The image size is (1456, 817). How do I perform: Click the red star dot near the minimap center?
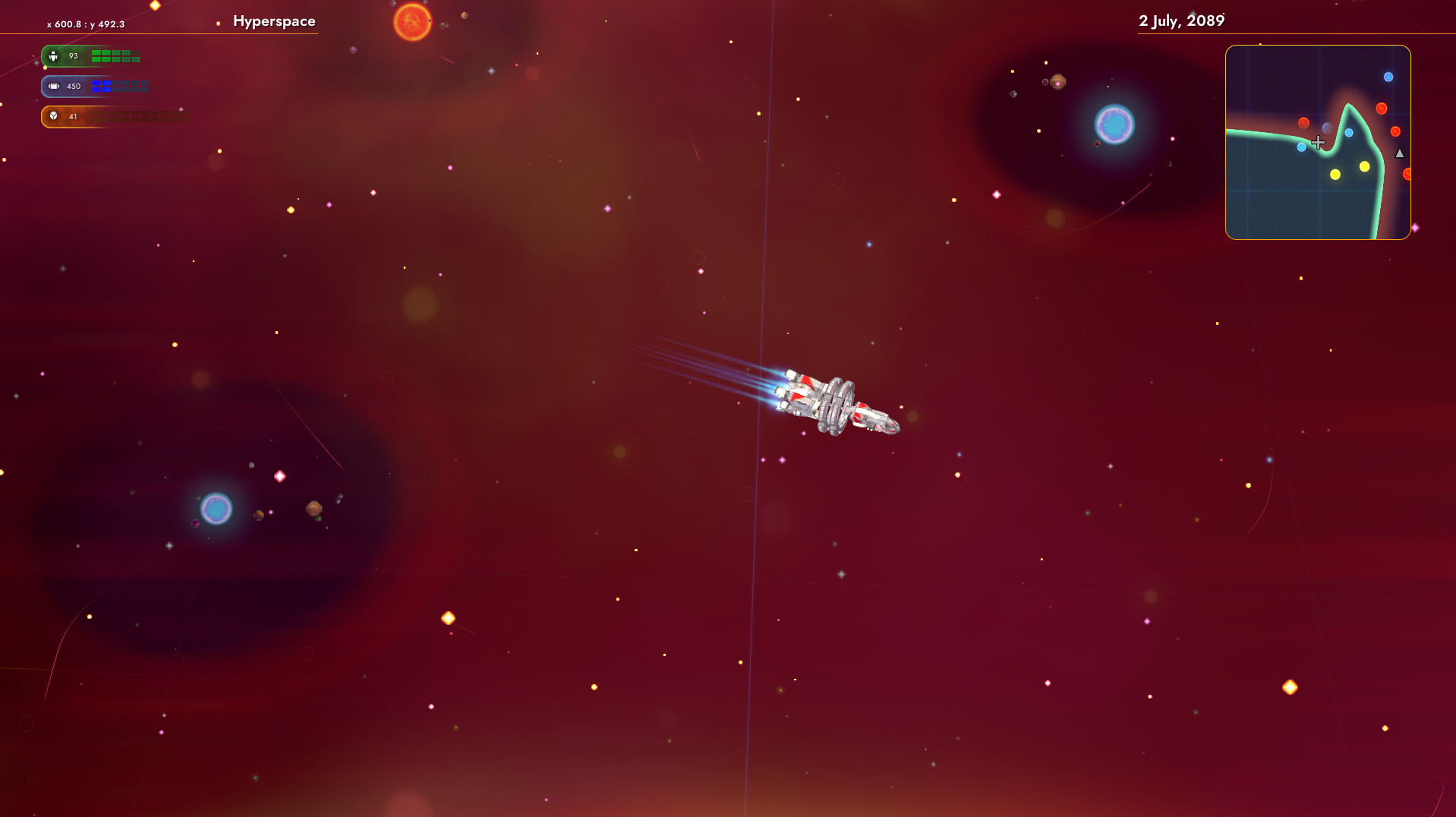[1303, 123]
